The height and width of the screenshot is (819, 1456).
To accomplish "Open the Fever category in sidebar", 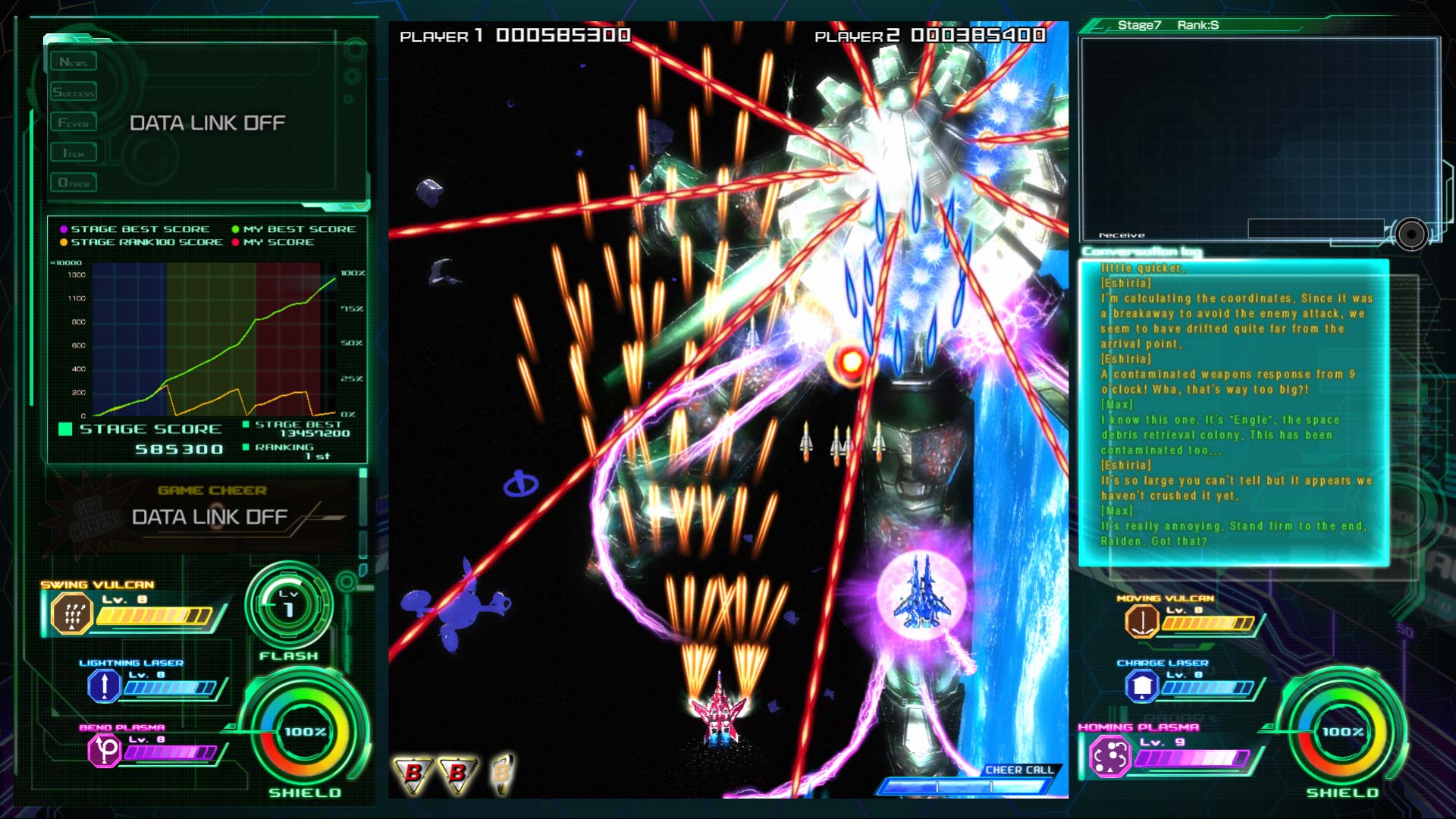I will pos(74,121).
